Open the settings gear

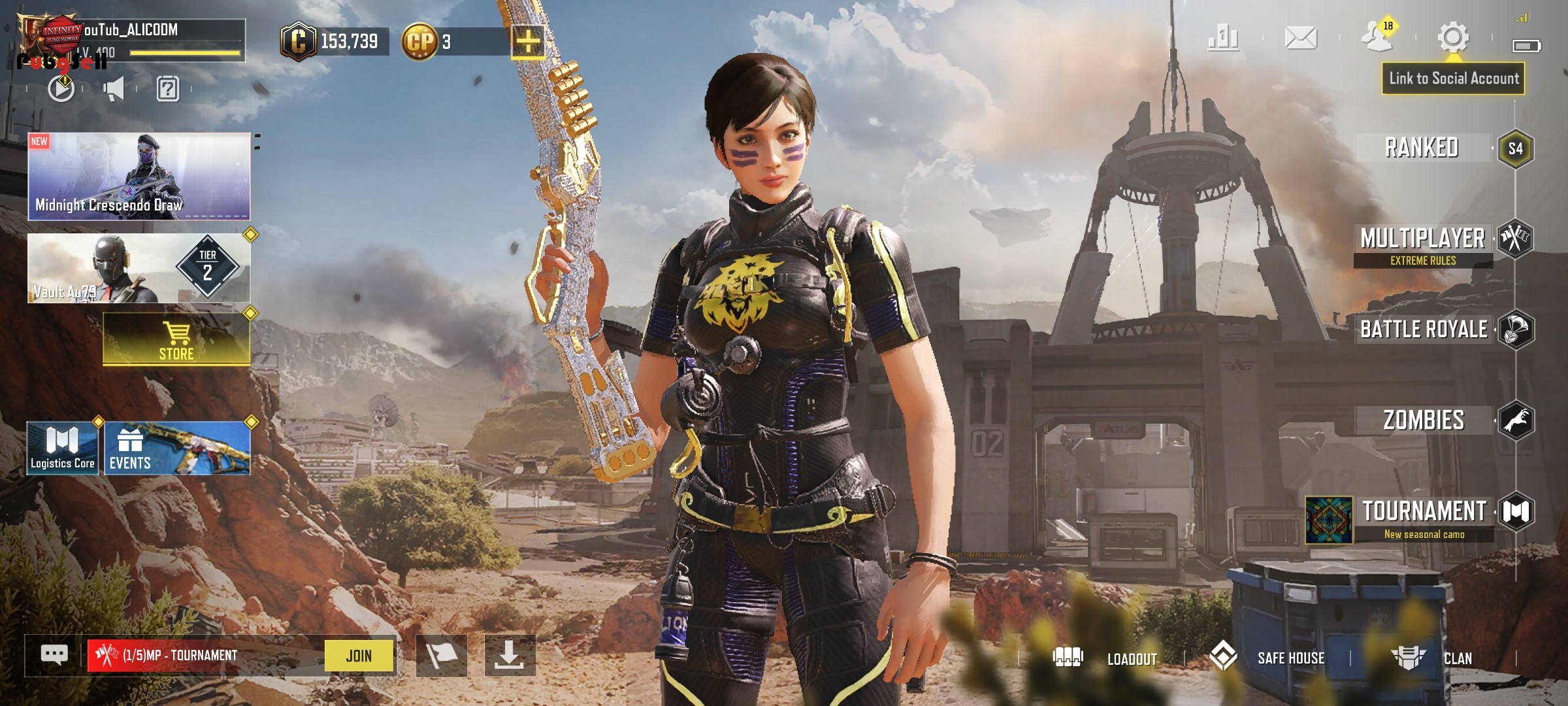pyautogui.click(x=1453, y=37)
